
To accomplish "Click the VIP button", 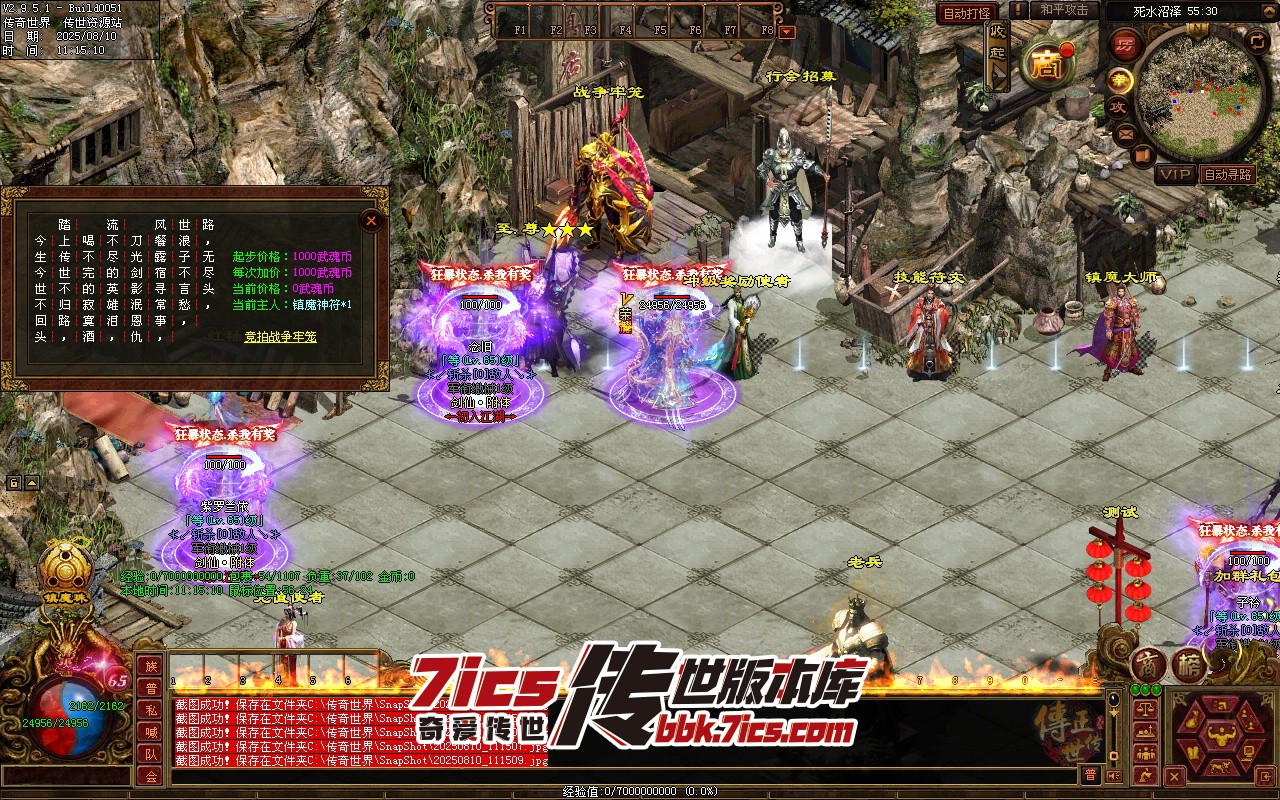I will pyautogui.click(x=1175, y=175).
